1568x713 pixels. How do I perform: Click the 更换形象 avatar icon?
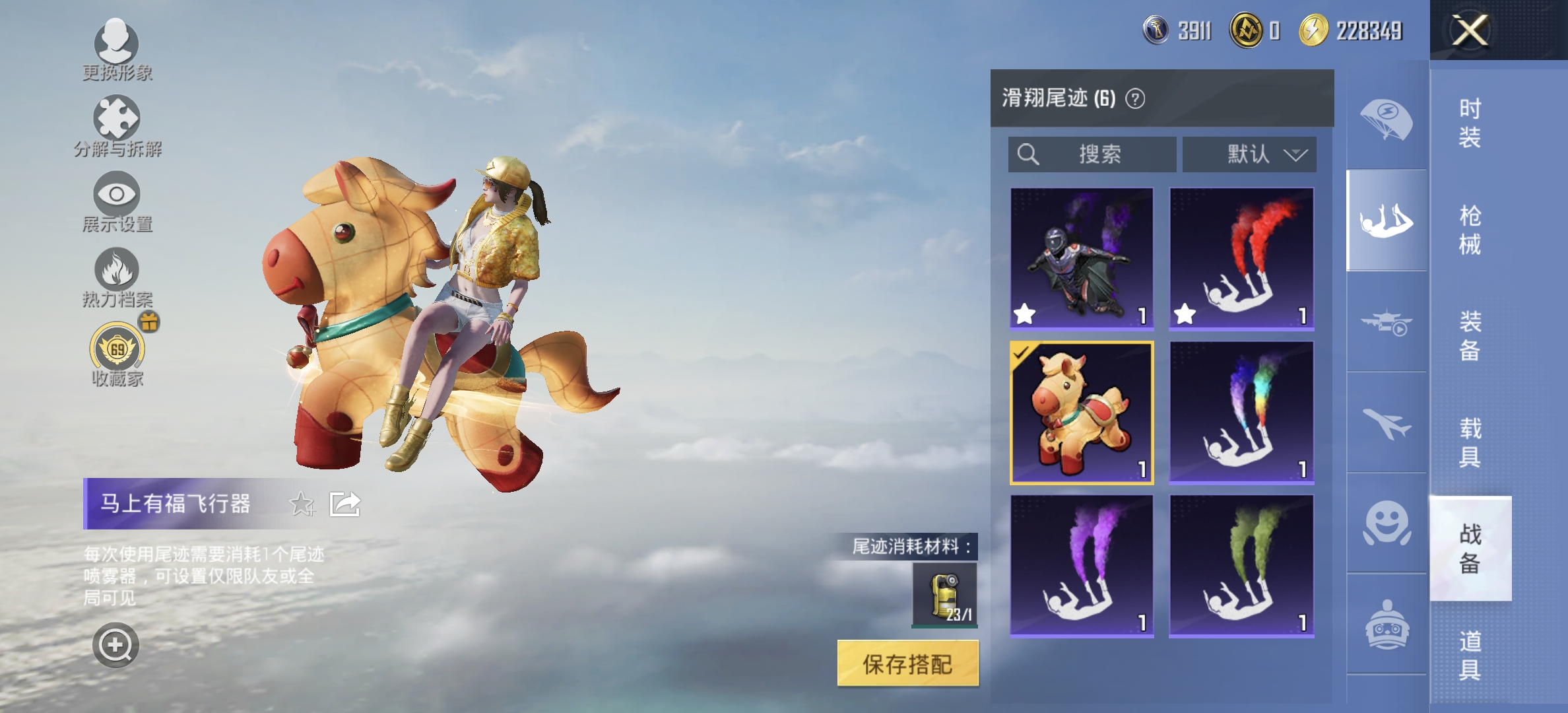click(x=117, y=41)
